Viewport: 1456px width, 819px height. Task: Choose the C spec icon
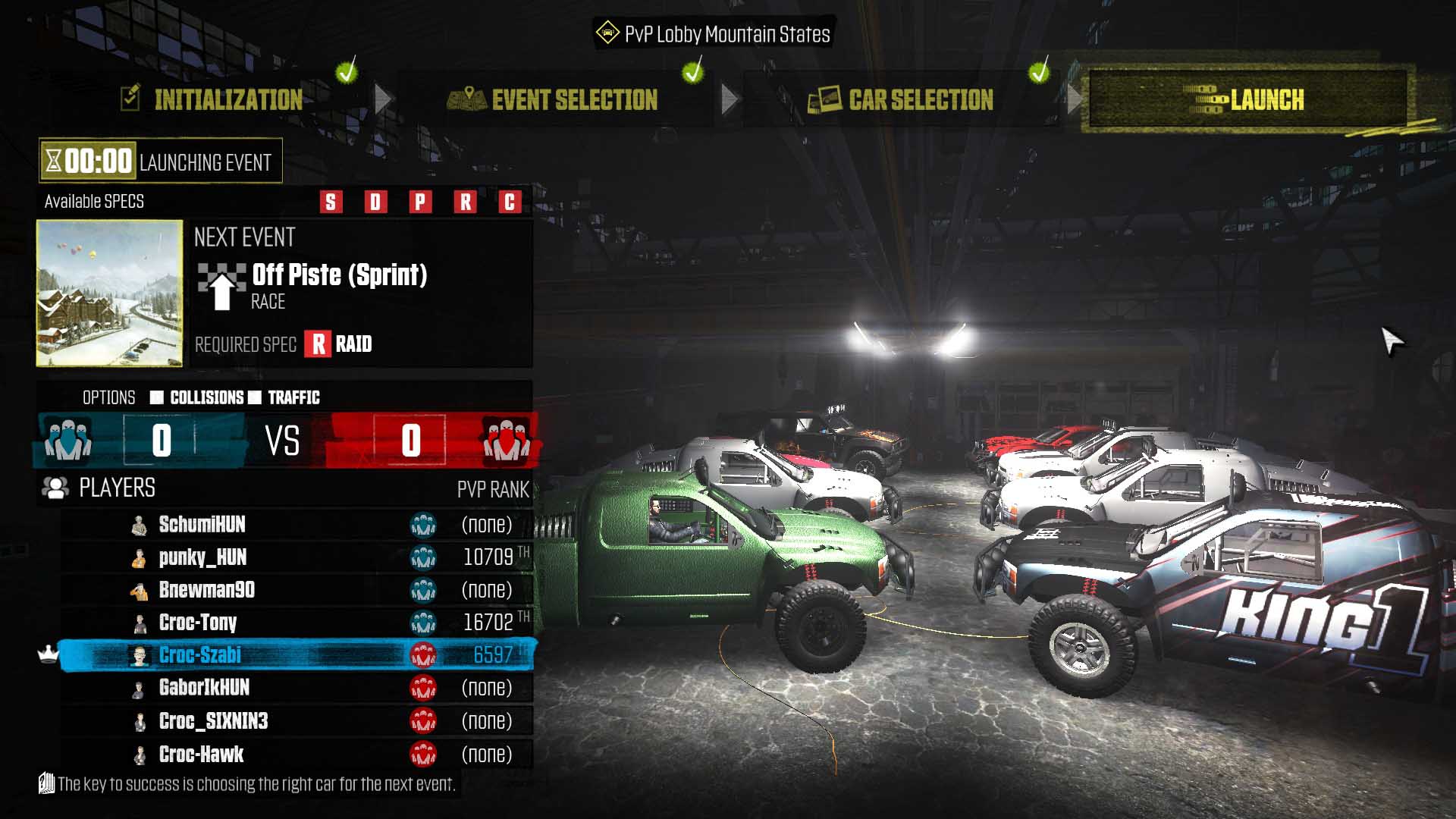tap(510, 202)
